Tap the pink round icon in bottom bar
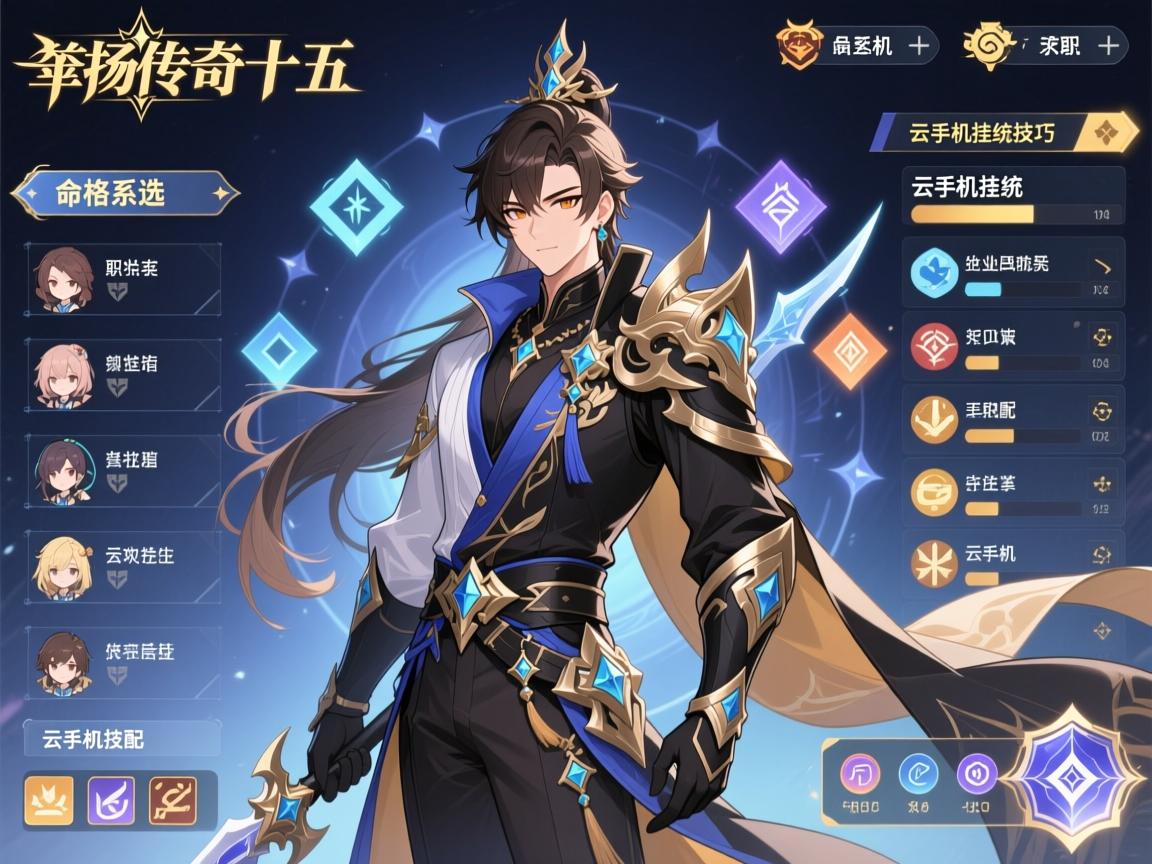This screenshot has height=864, width=1152. click(860, 773)
